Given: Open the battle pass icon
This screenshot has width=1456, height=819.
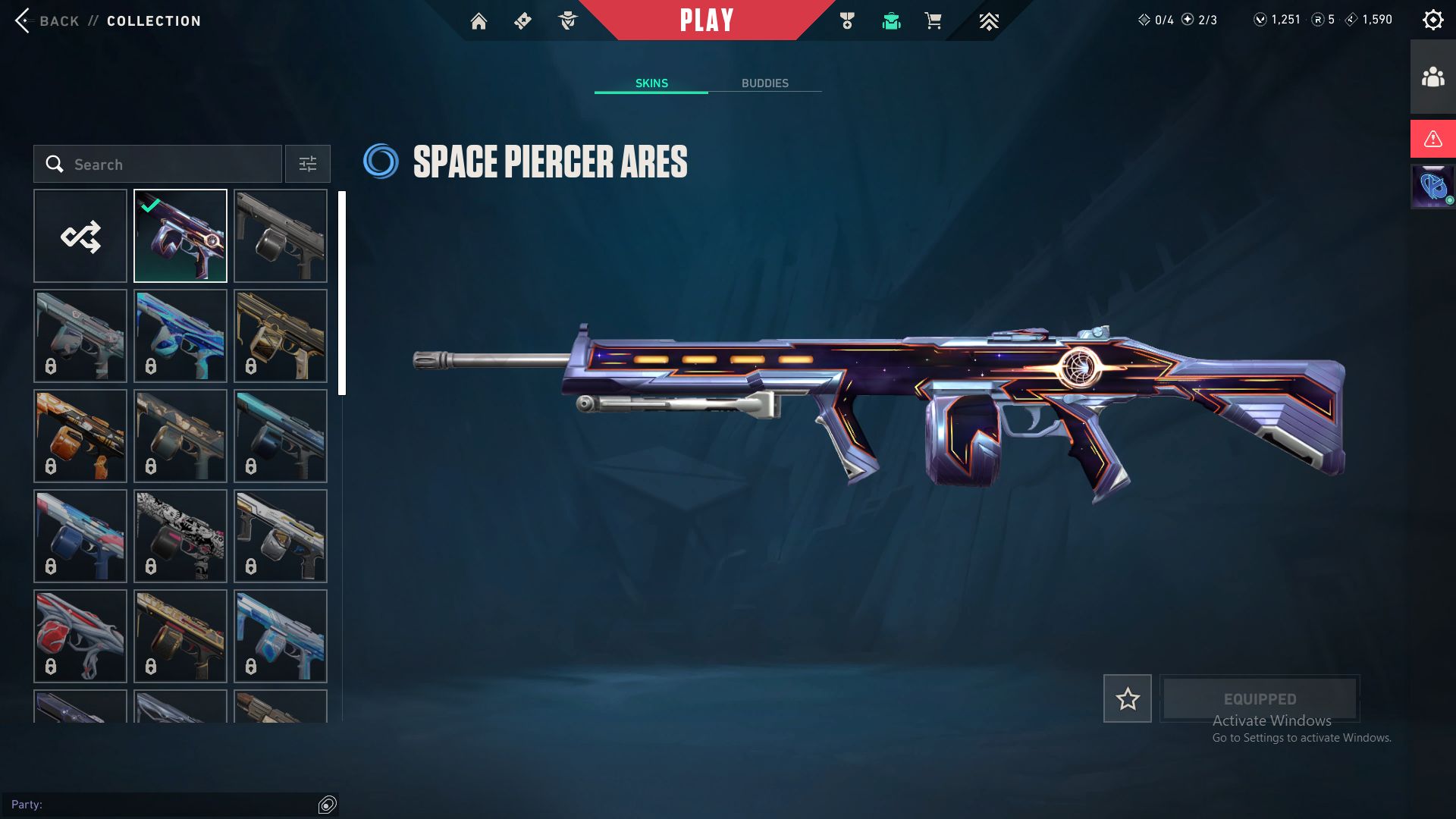Looking at the screenshot, I should click(522, 21).
